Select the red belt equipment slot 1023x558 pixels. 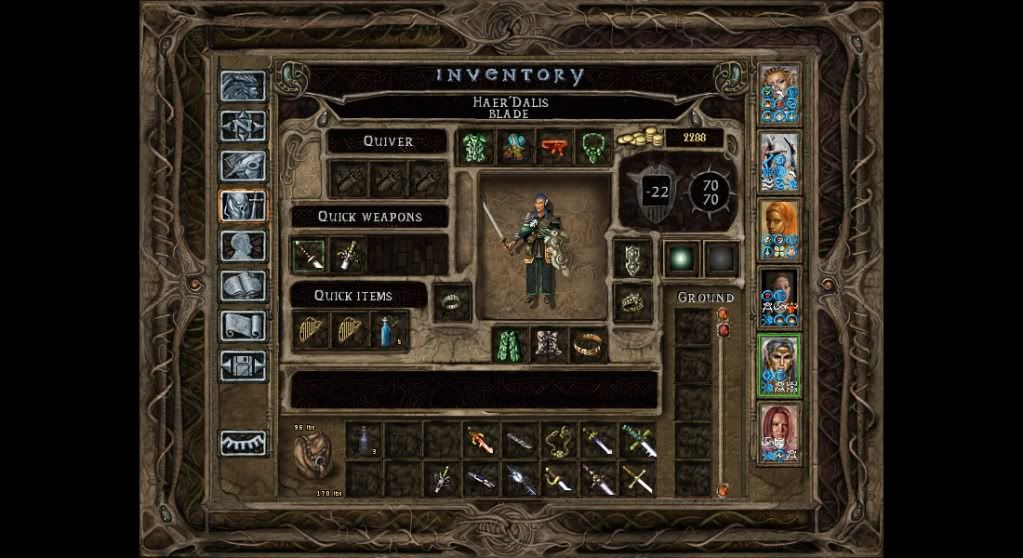click(x=554, y=147)
